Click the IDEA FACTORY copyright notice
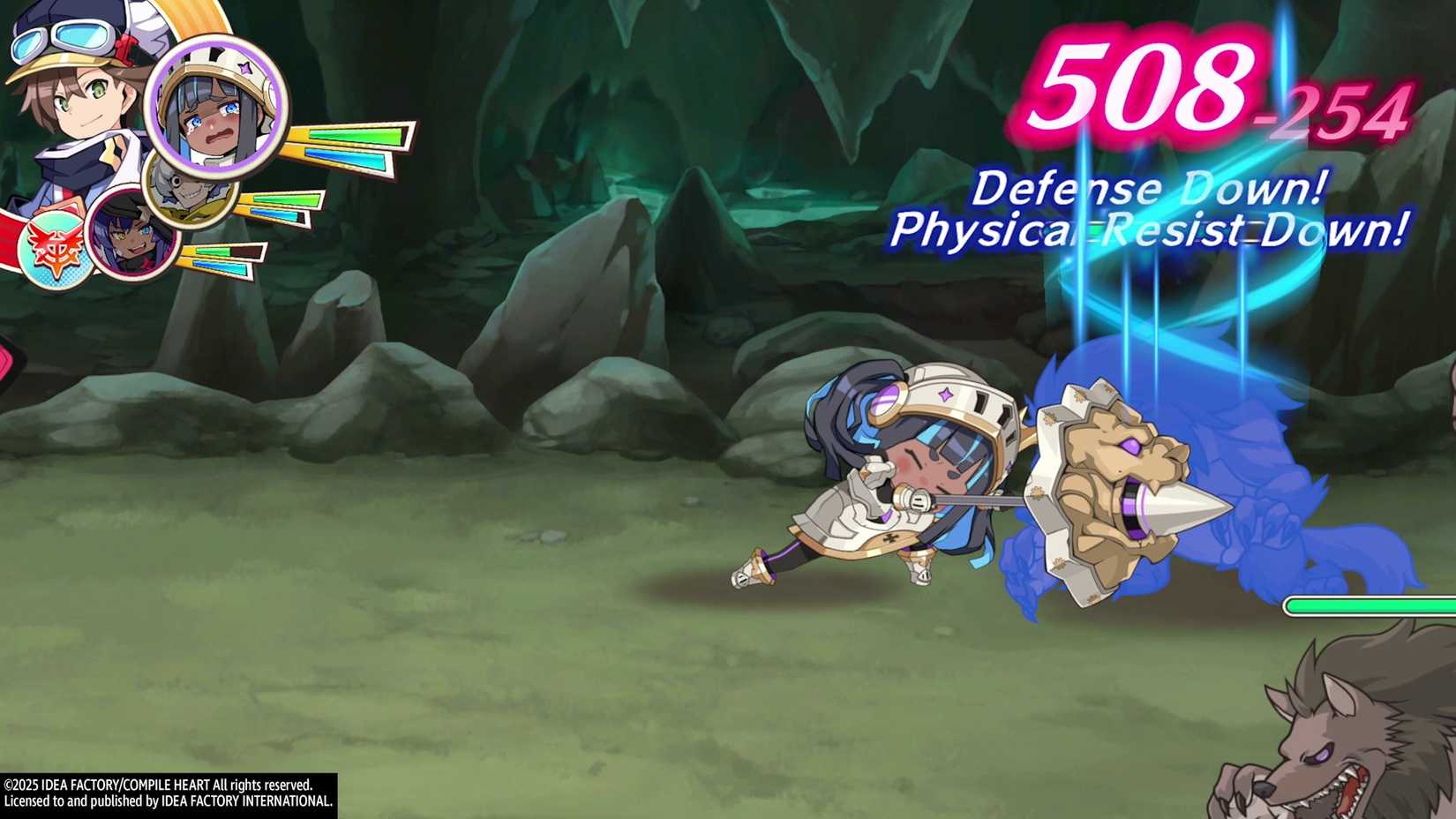 168,790
